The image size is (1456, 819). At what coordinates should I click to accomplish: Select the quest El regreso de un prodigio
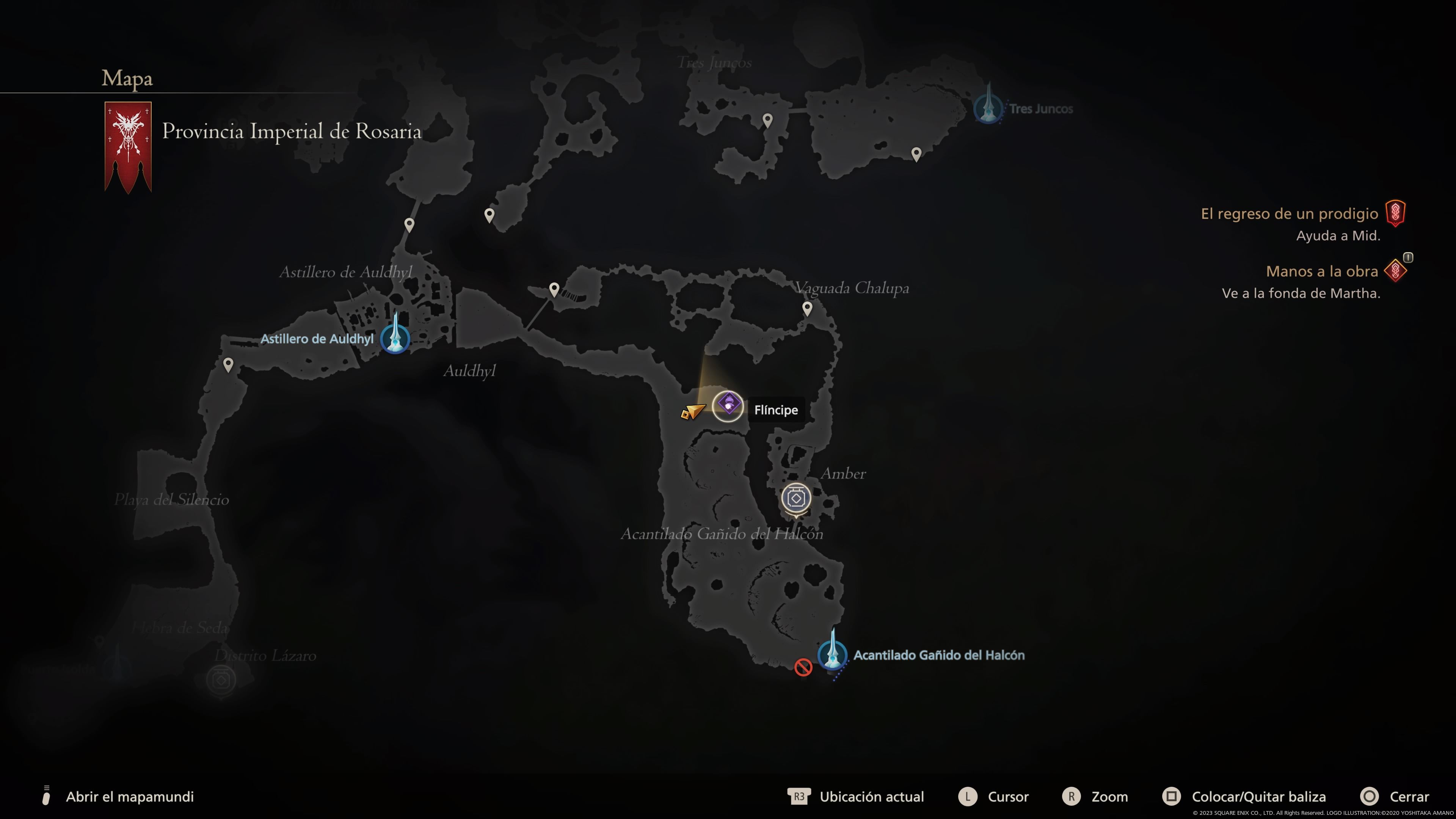point(1289,213)
